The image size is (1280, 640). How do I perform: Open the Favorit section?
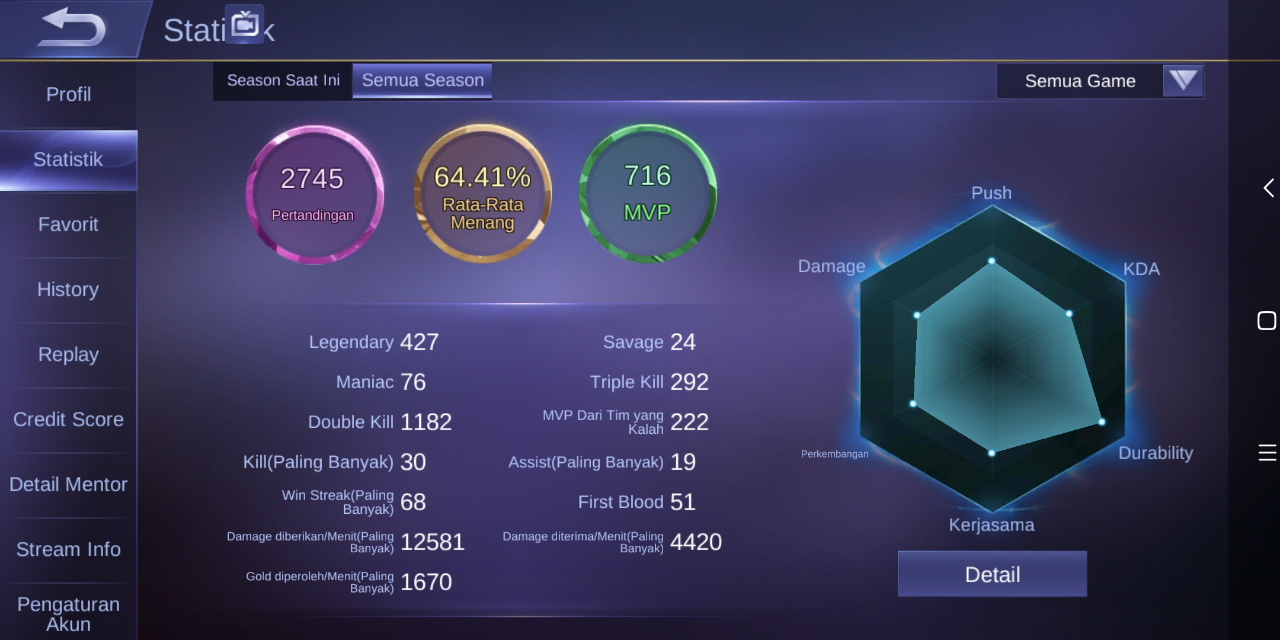pos(68,224)
